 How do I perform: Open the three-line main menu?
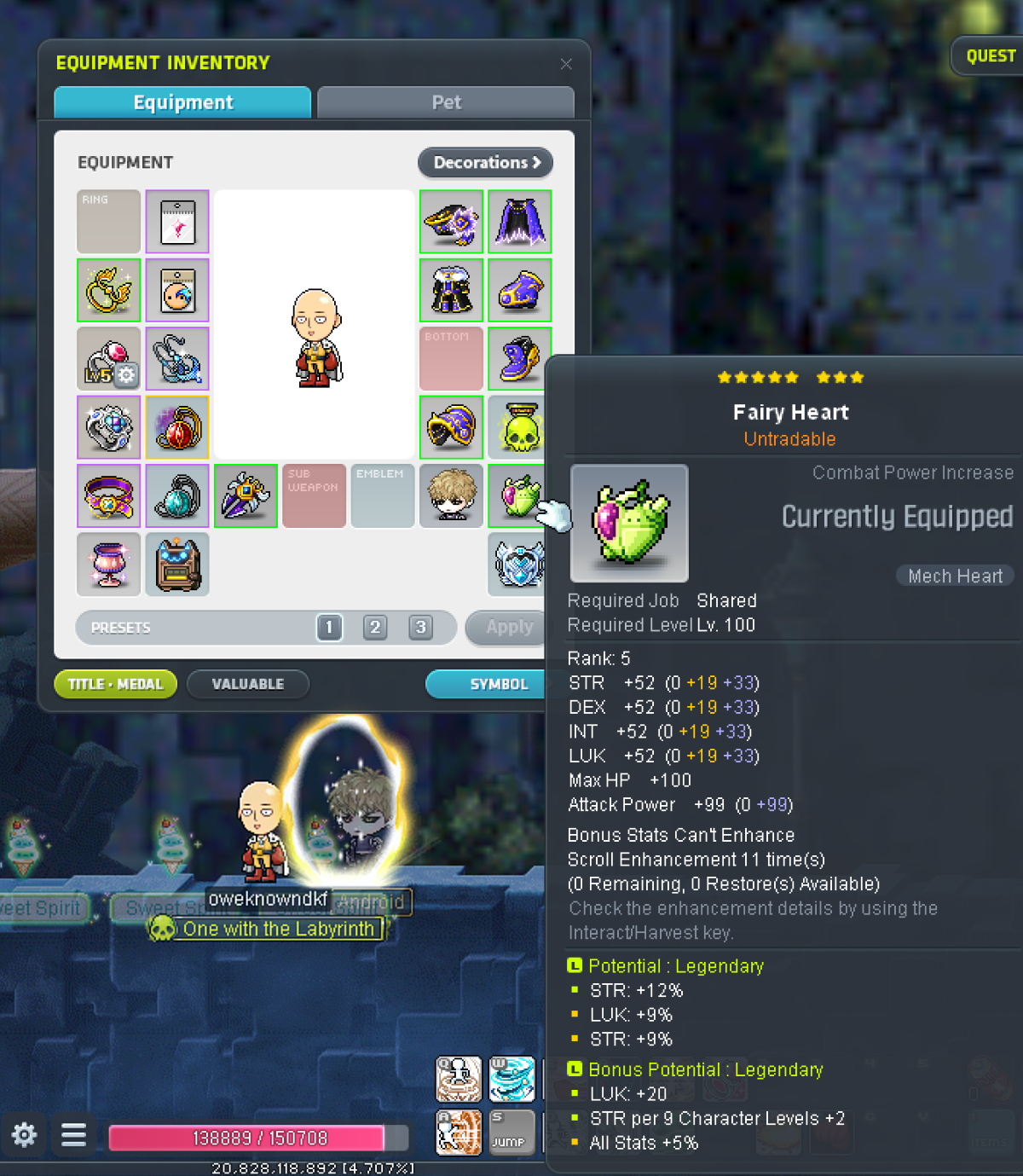[x=74, y=1135]
